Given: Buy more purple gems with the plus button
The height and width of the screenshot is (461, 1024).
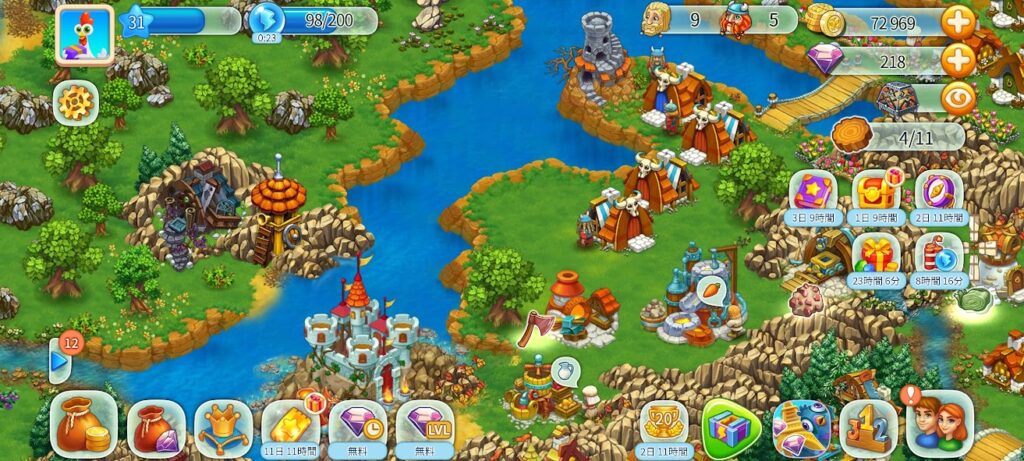Looking at the screenshot, I should tap(958, 61).
